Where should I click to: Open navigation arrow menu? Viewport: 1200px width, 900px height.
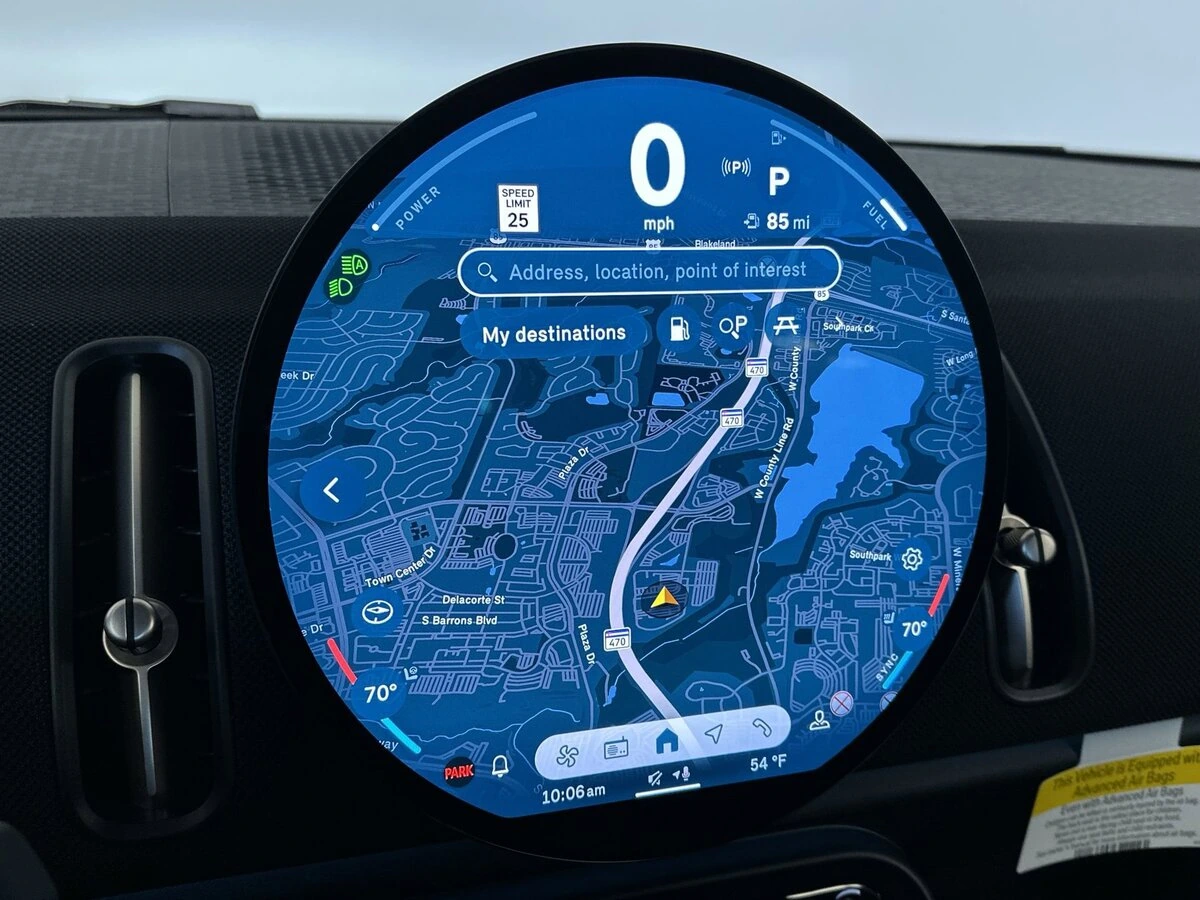pos(712,735)
